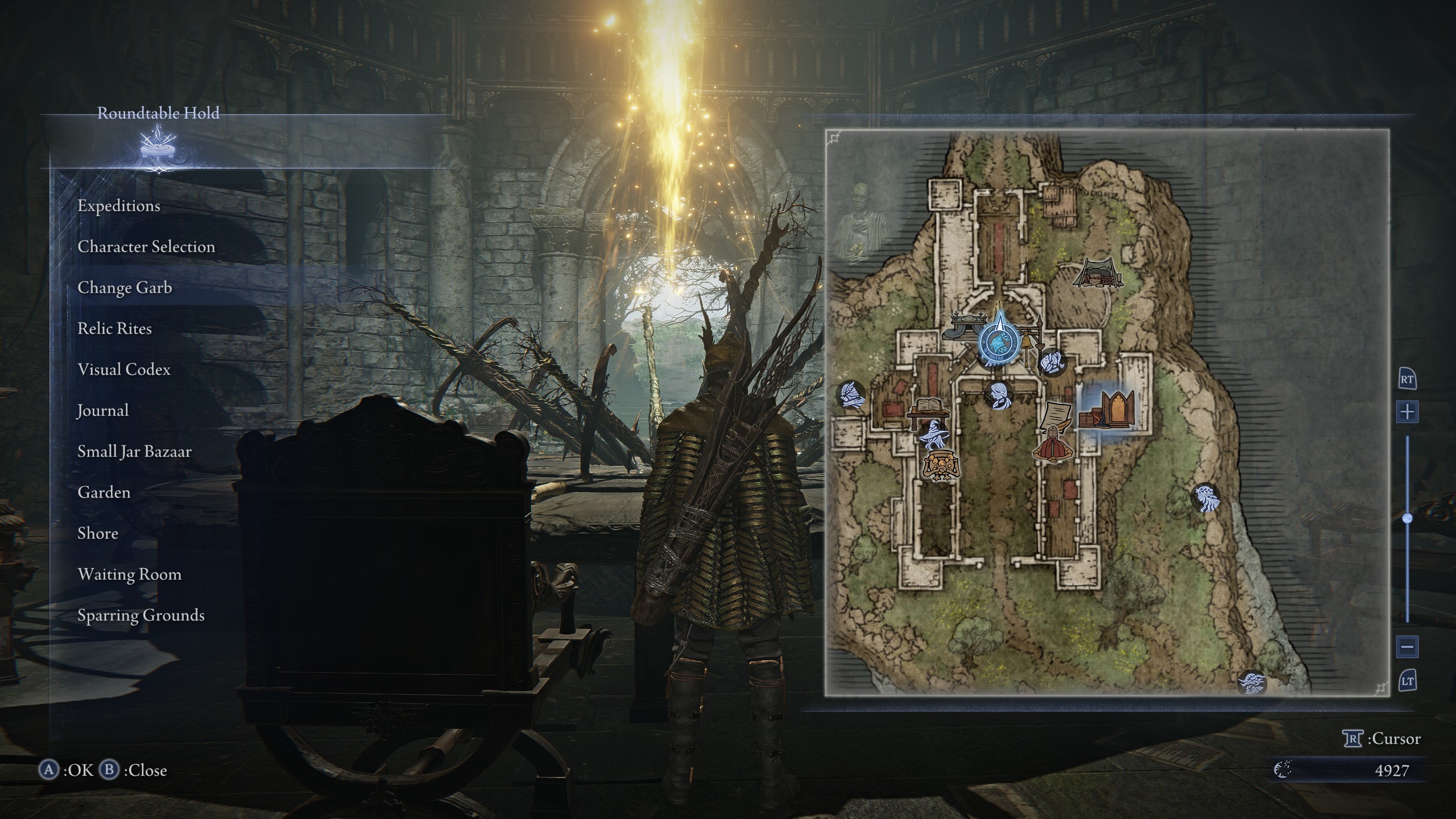Go to the Sparring Grounds

tap(141, 615)
